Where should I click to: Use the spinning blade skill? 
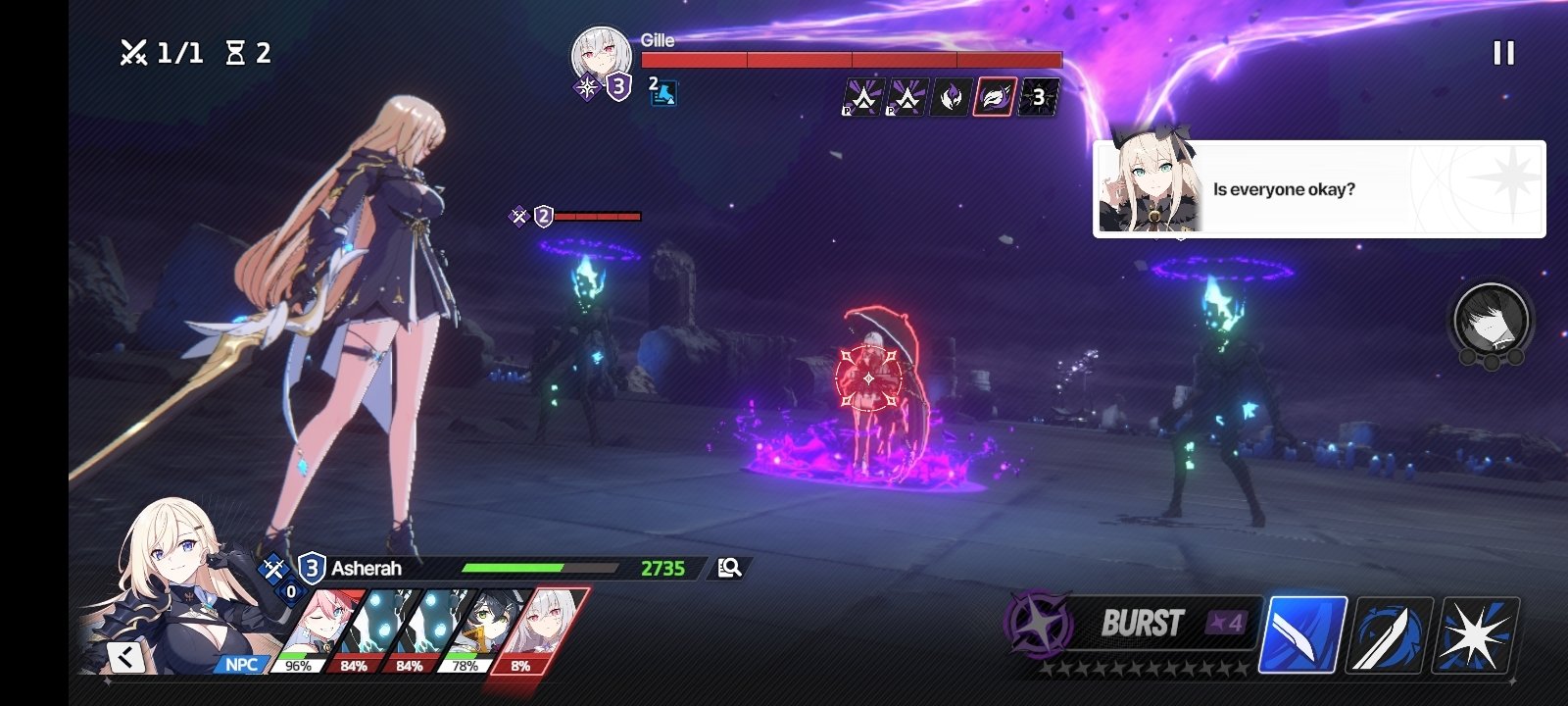[1392, 635]
